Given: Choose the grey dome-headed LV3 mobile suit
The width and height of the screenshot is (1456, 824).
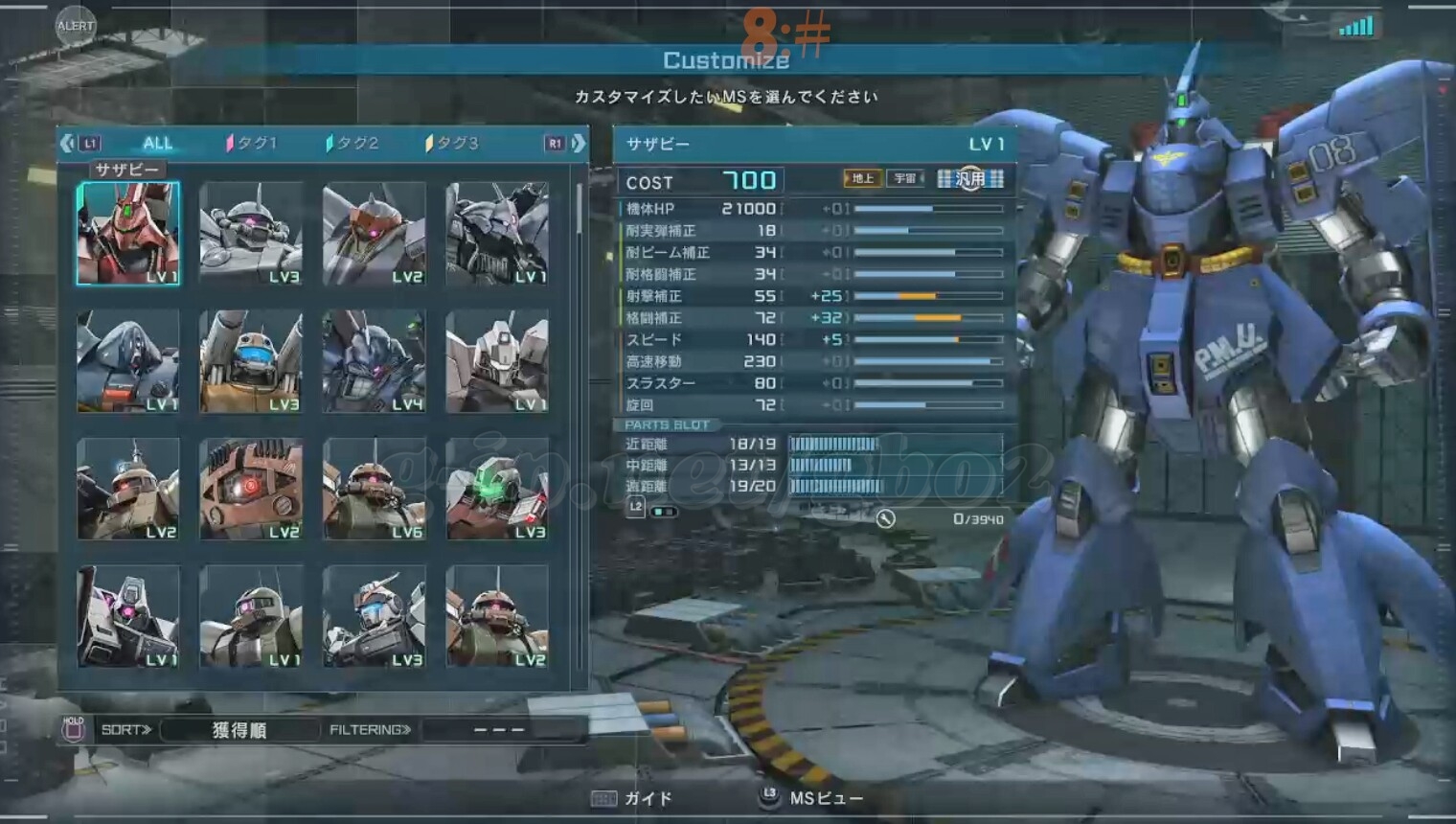Looking at the screenshot, I should pyautogui.click(x=251, y=234).
